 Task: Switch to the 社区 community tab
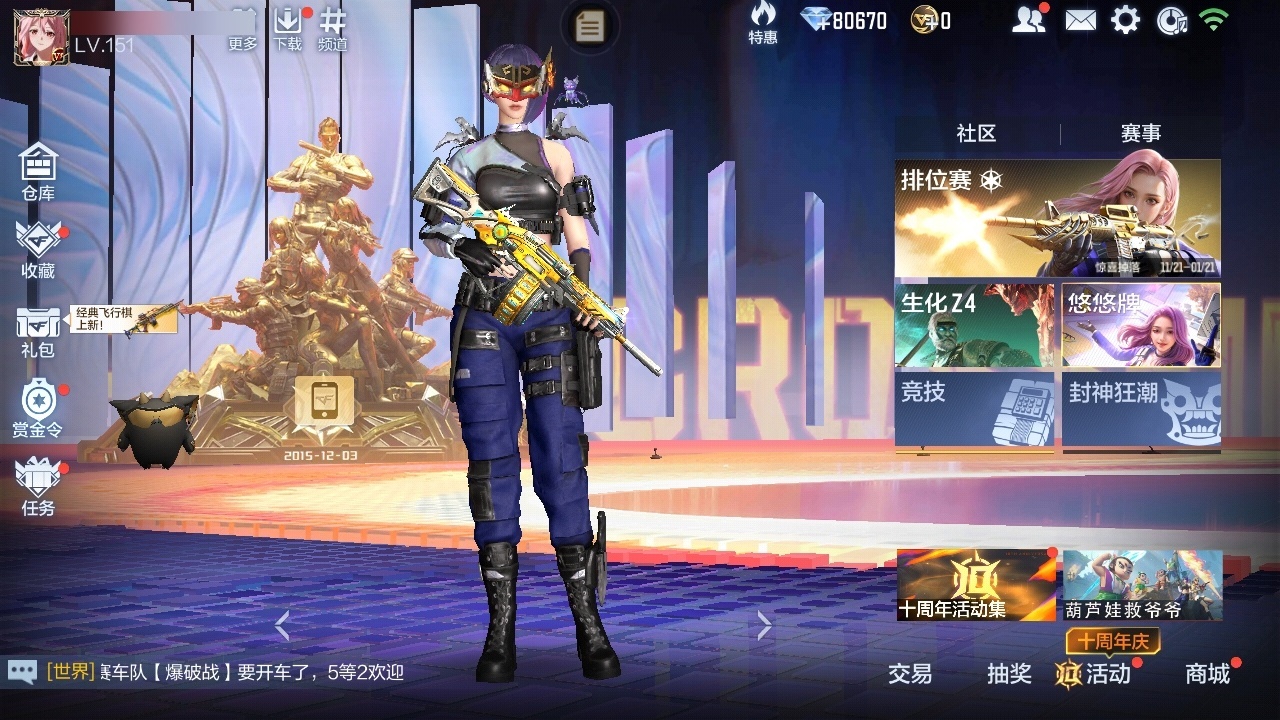pyautogui.click(x=976, y=134)
